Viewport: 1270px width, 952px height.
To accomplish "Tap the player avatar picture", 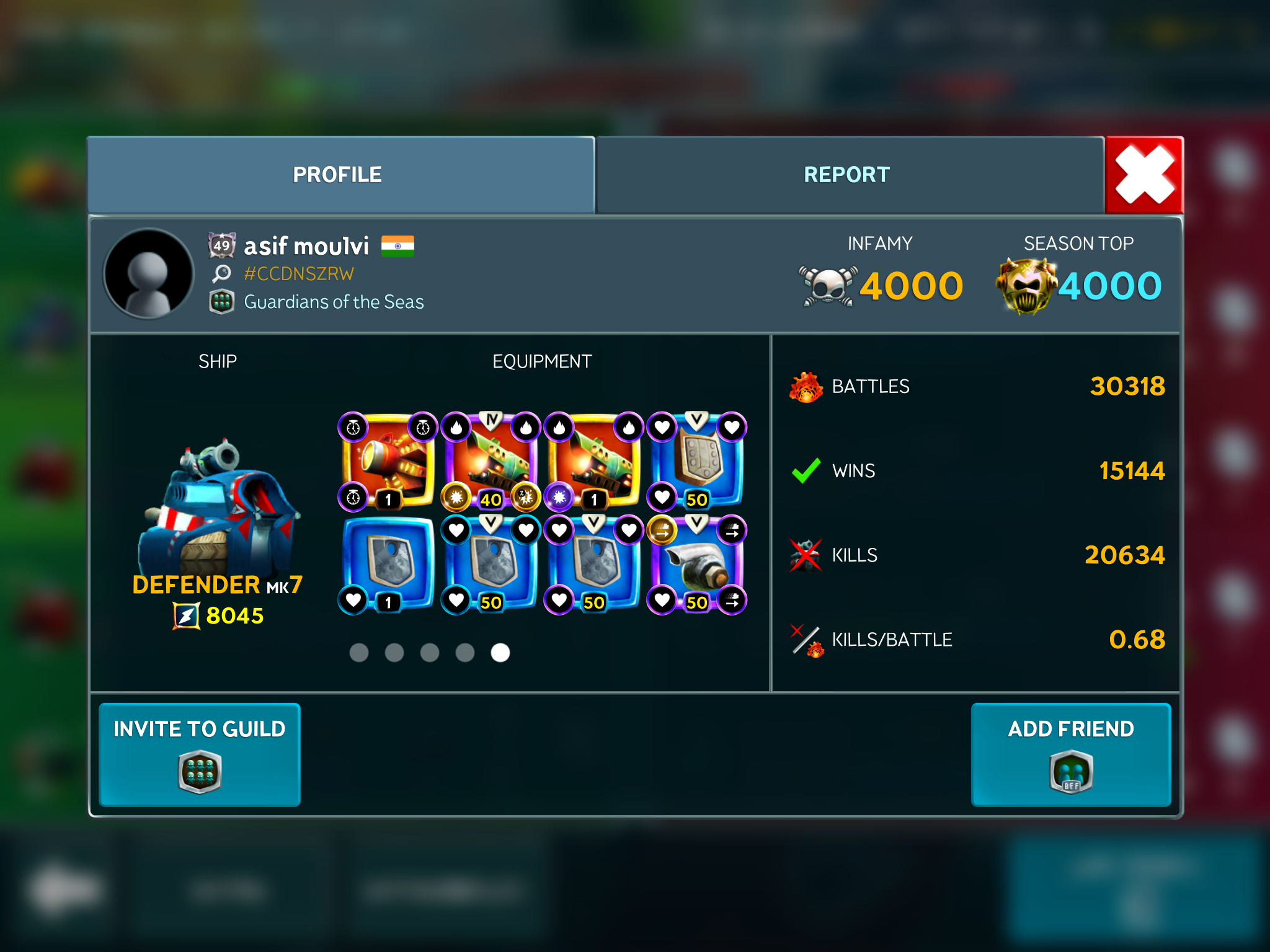I will coord(149,273).
